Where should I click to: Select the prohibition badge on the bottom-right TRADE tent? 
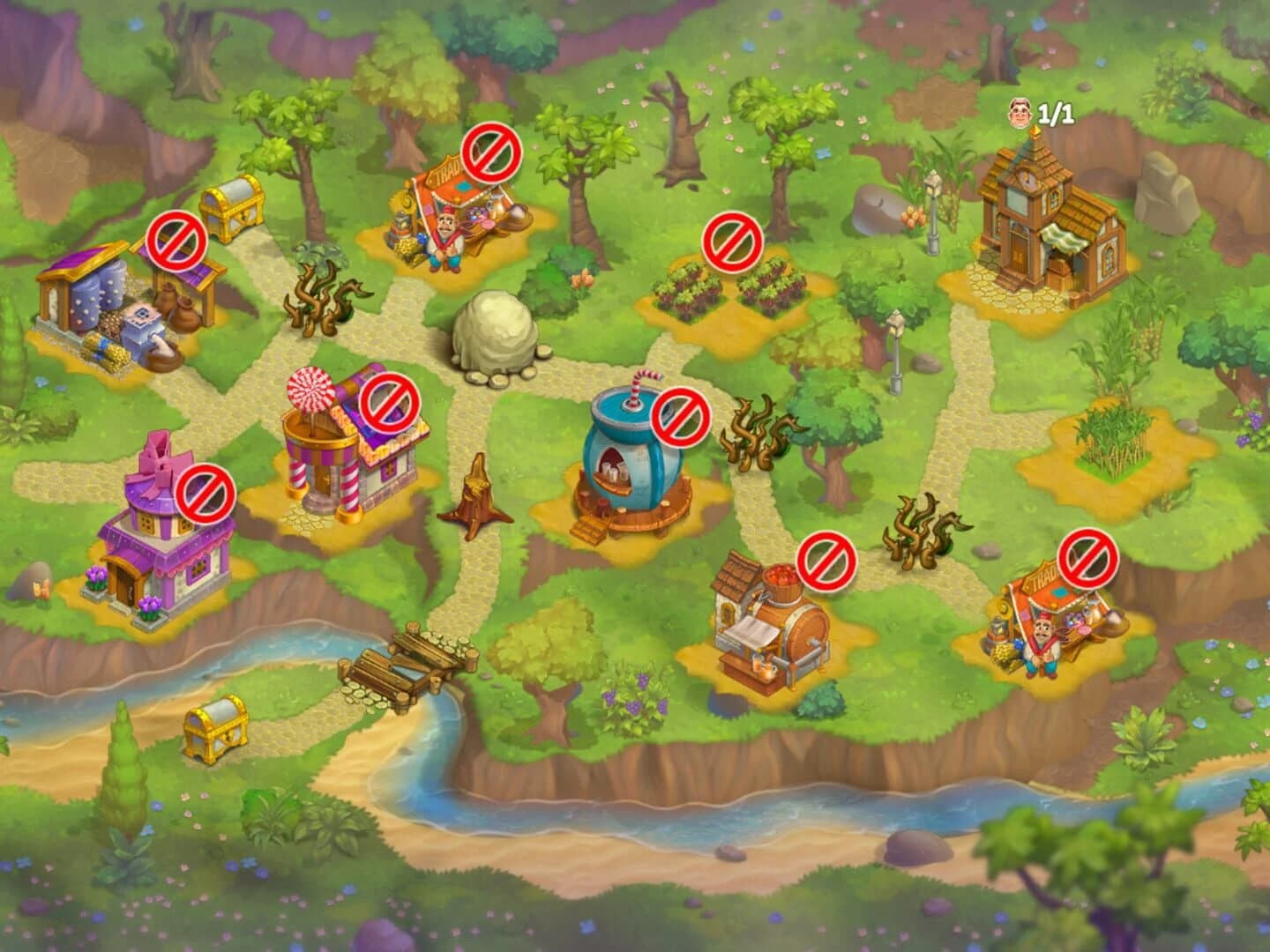click(1089, 559)
